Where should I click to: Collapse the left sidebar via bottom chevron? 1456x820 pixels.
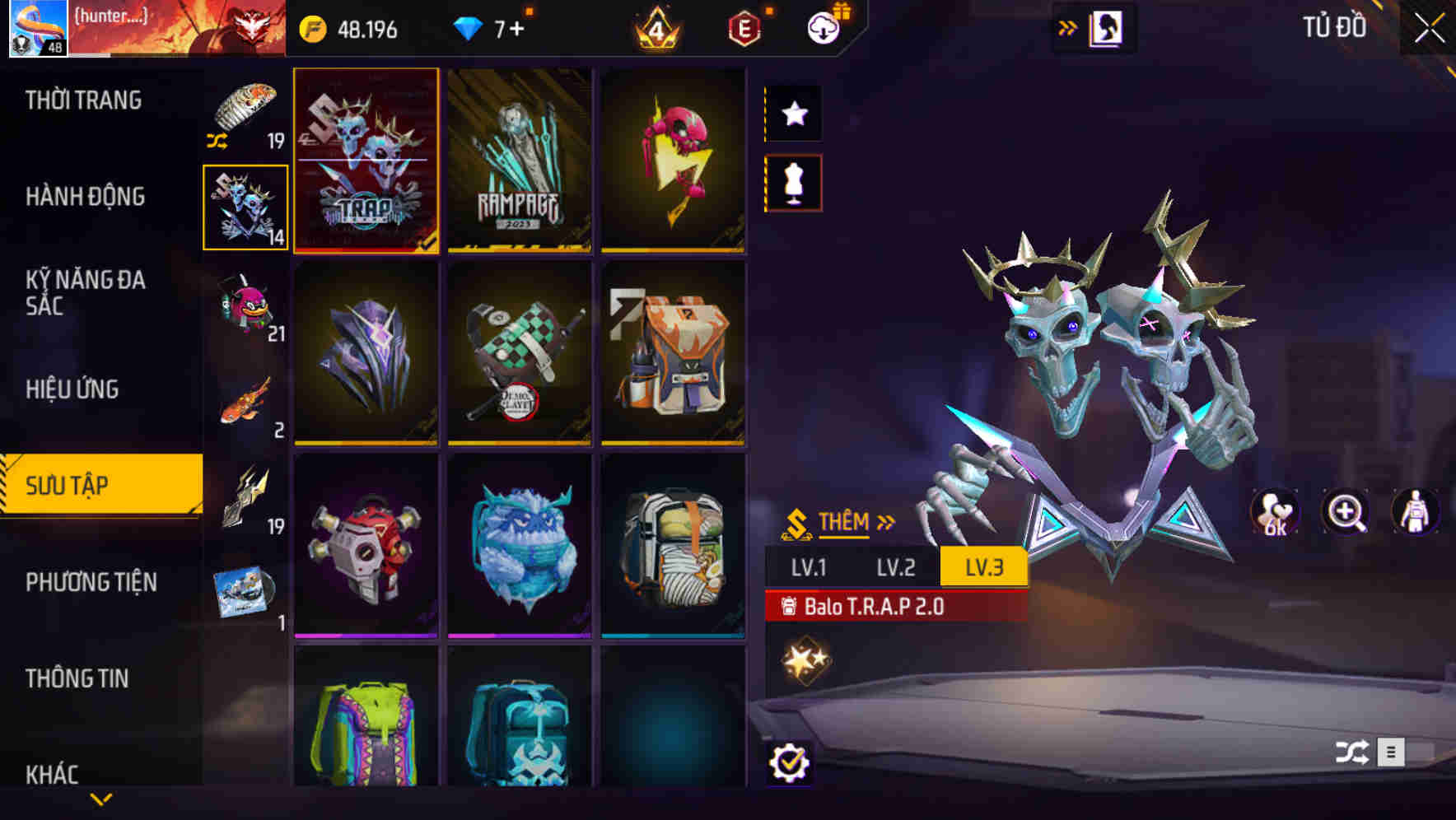102,797
